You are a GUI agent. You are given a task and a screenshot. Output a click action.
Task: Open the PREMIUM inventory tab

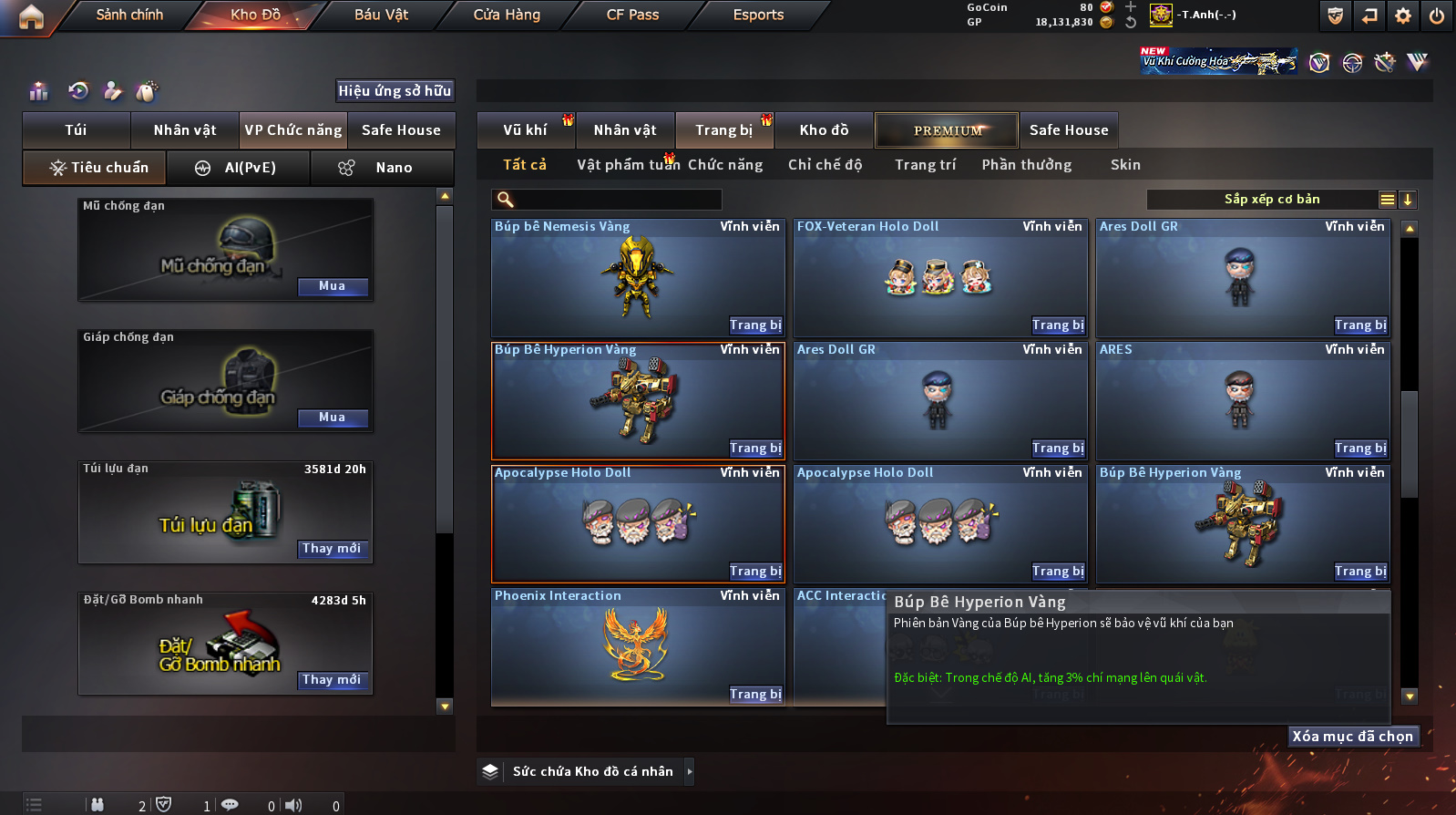pyautogui.click(x=948, y=130)
